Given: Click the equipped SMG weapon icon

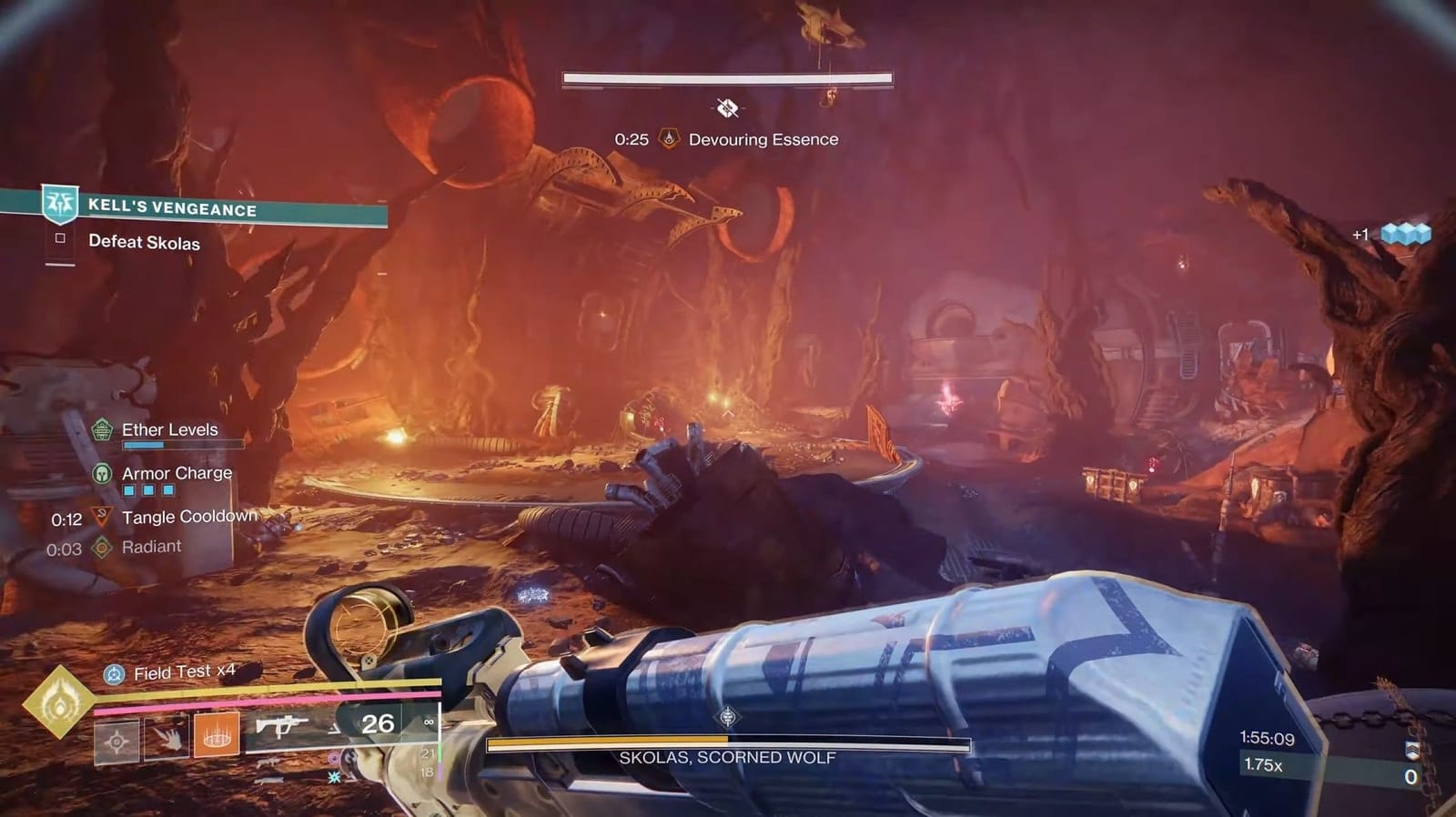Looking at the screenshot, I should tap(282, 725).
